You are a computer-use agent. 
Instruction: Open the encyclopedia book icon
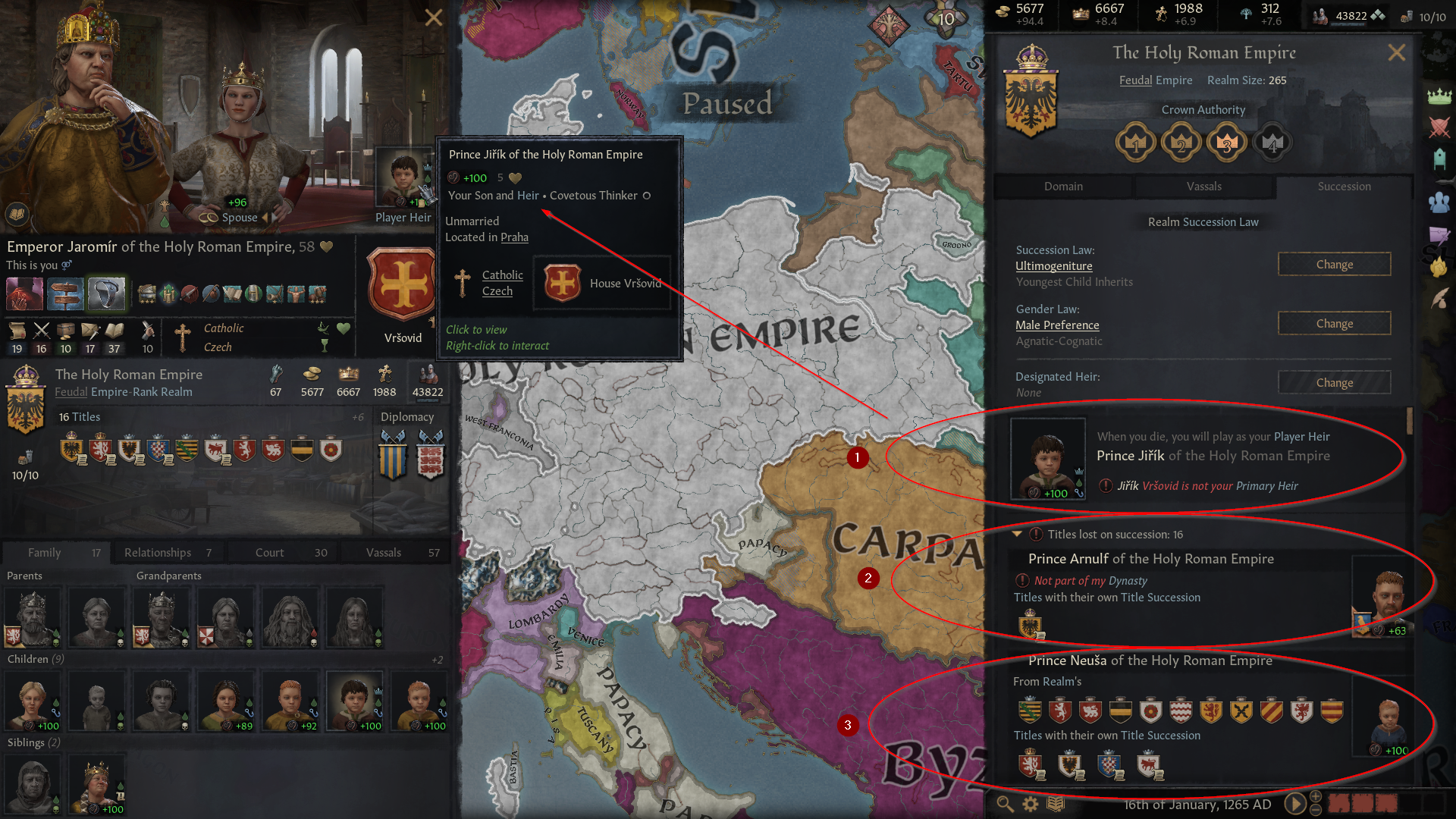(x=1056, y=804)
